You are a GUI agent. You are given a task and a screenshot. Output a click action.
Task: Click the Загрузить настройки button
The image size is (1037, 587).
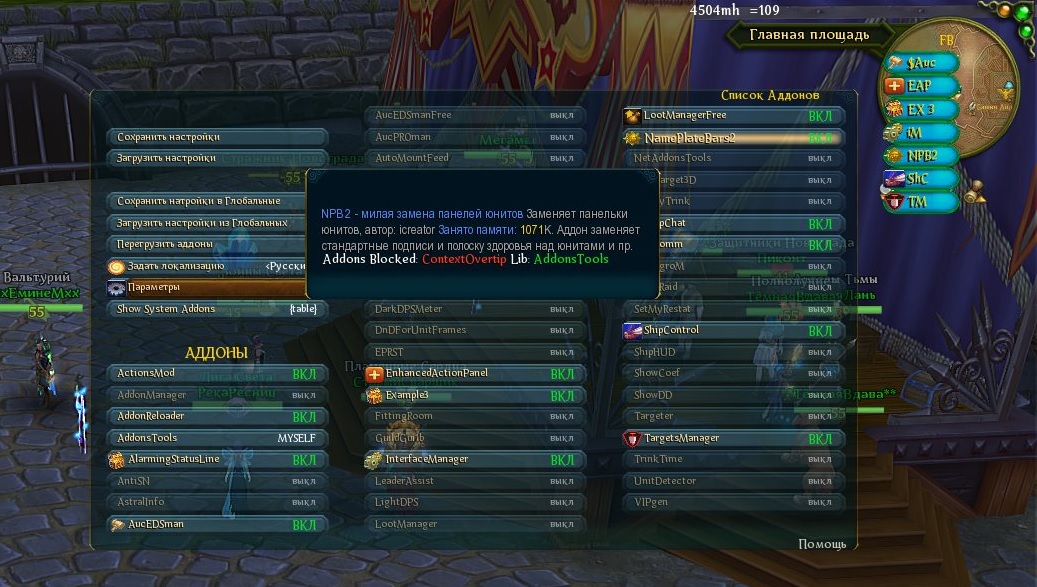(x=216, y=158)
